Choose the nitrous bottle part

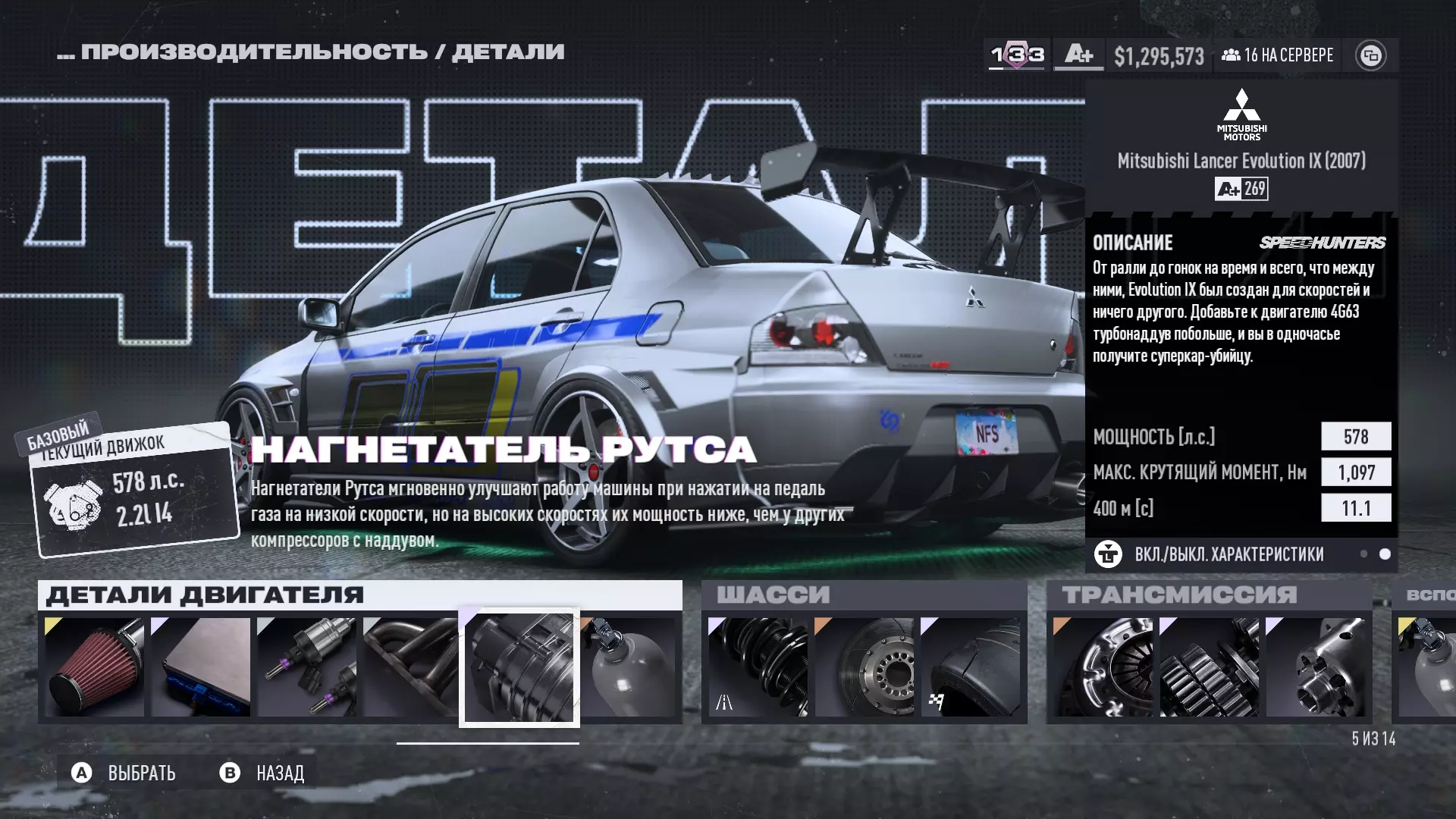click(x=629, y=667)
